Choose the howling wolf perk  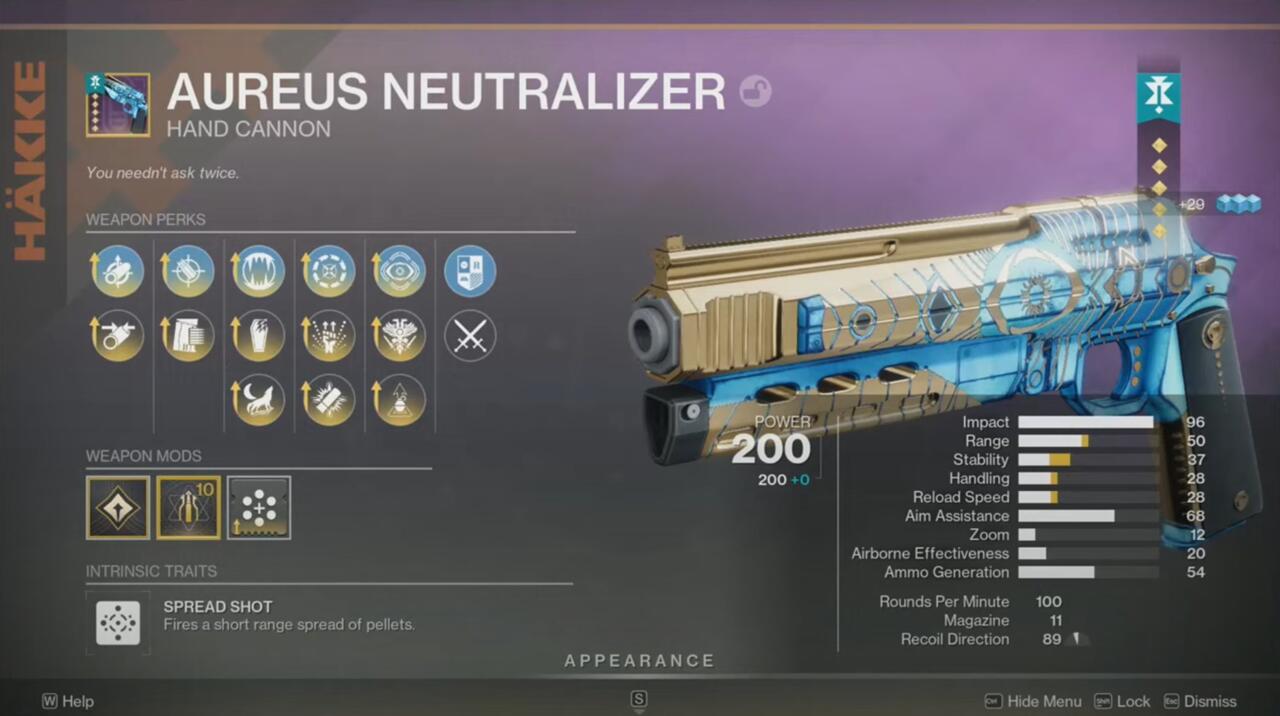(258, 400)
